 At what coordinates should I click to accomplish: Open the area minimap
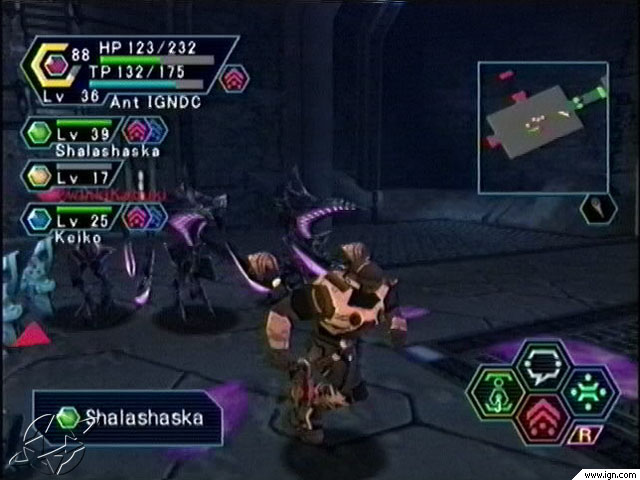[x=543, y=127]
